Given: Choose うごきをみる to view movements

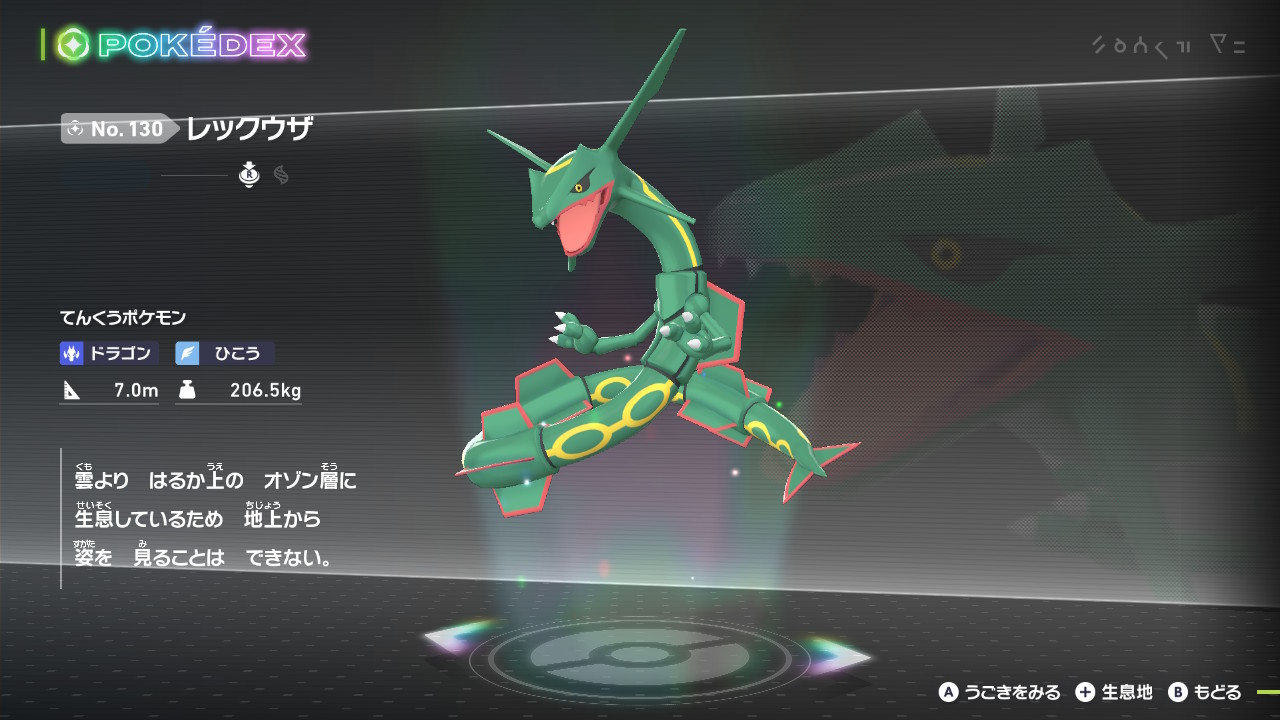Looking at the screenshot, I should (999, 692).
